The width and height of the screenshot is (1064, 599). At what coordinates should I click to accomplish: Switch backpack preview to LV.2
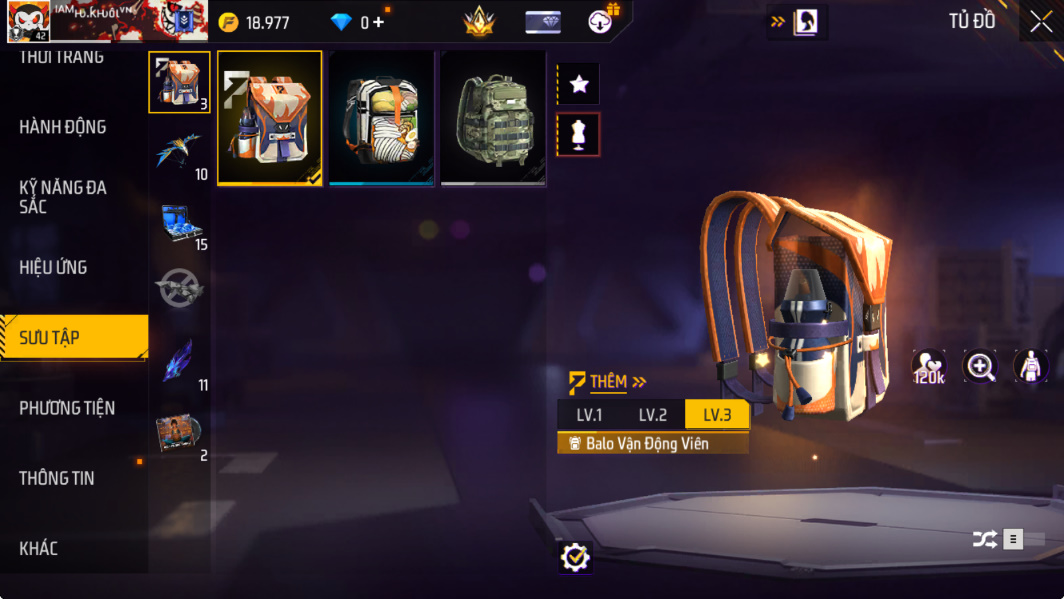point(652,415)
